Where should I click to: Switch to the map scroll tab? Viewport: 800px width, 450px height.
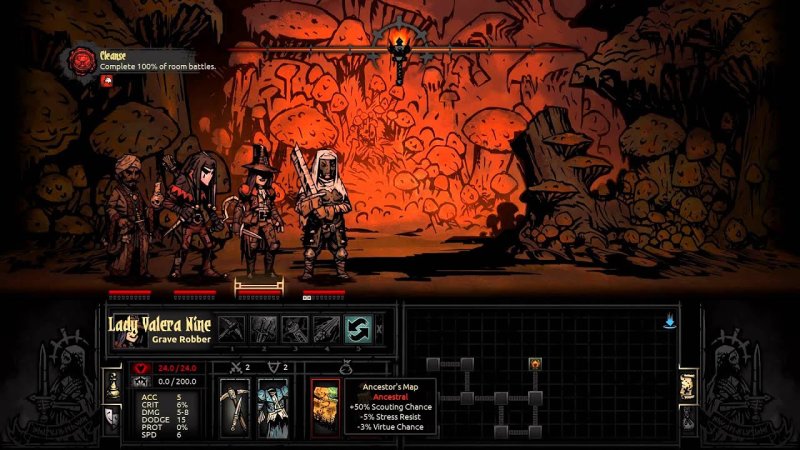[687, 383]
